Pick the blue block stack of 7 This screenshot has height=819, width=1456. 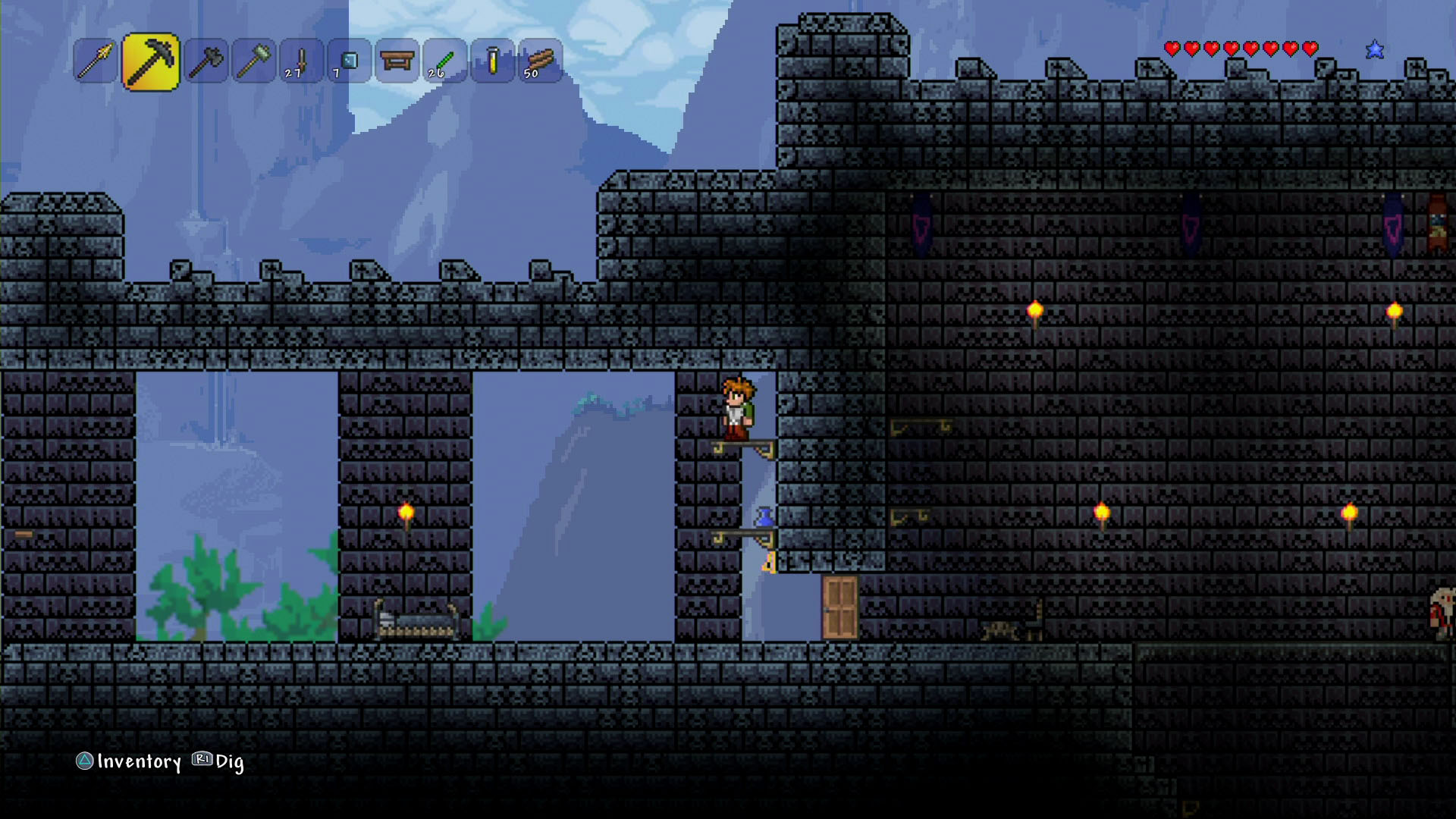(x=349, y=61)
